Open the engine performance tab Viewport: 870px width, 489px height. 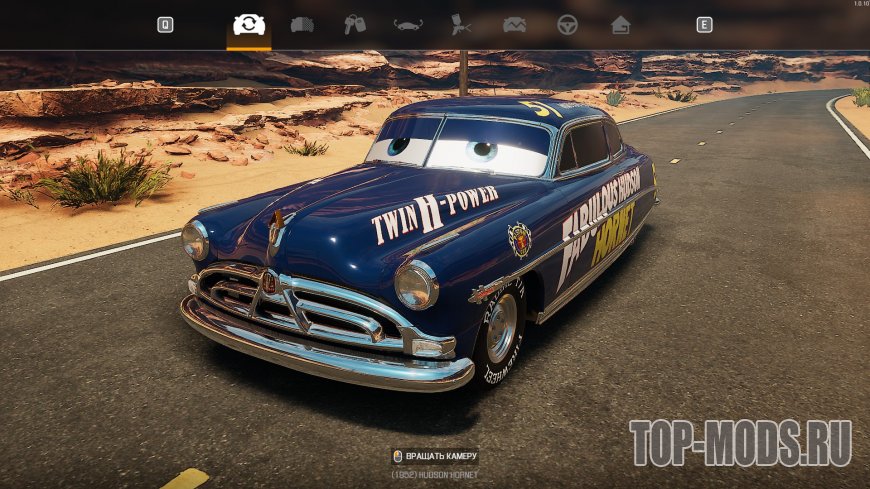coord(514,25)
